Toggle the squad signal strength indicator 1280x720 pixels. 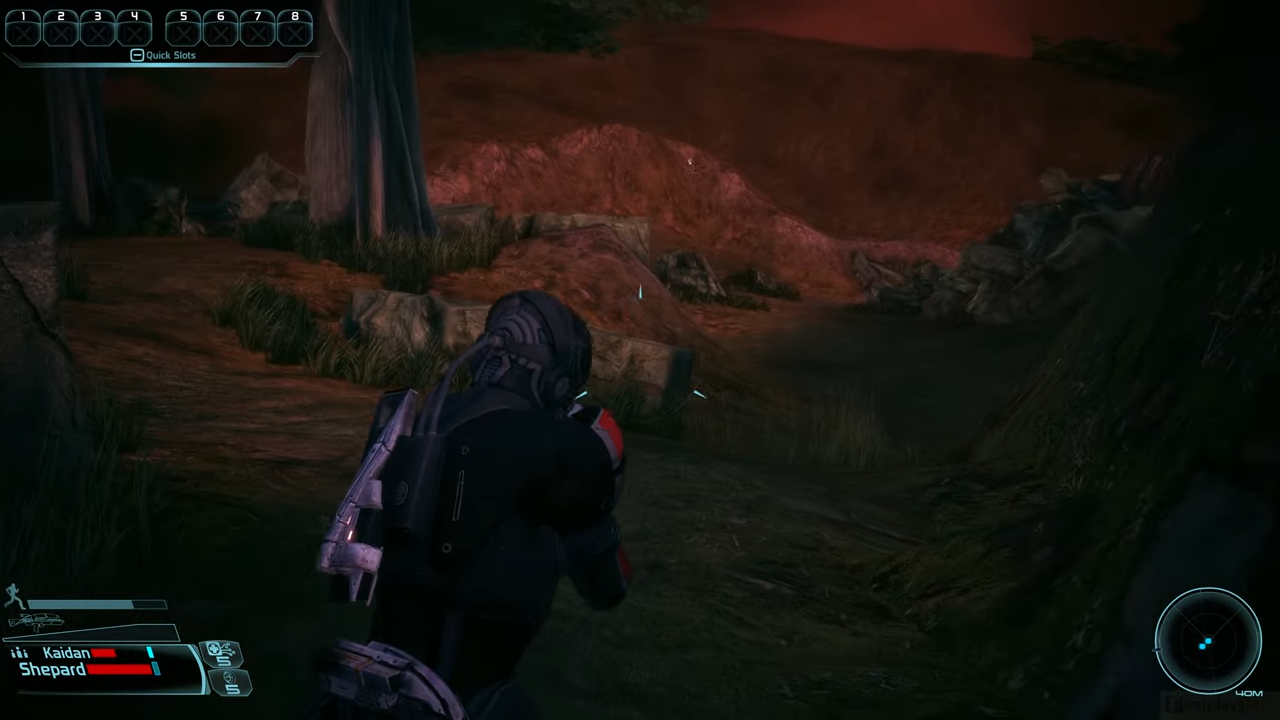19,652
